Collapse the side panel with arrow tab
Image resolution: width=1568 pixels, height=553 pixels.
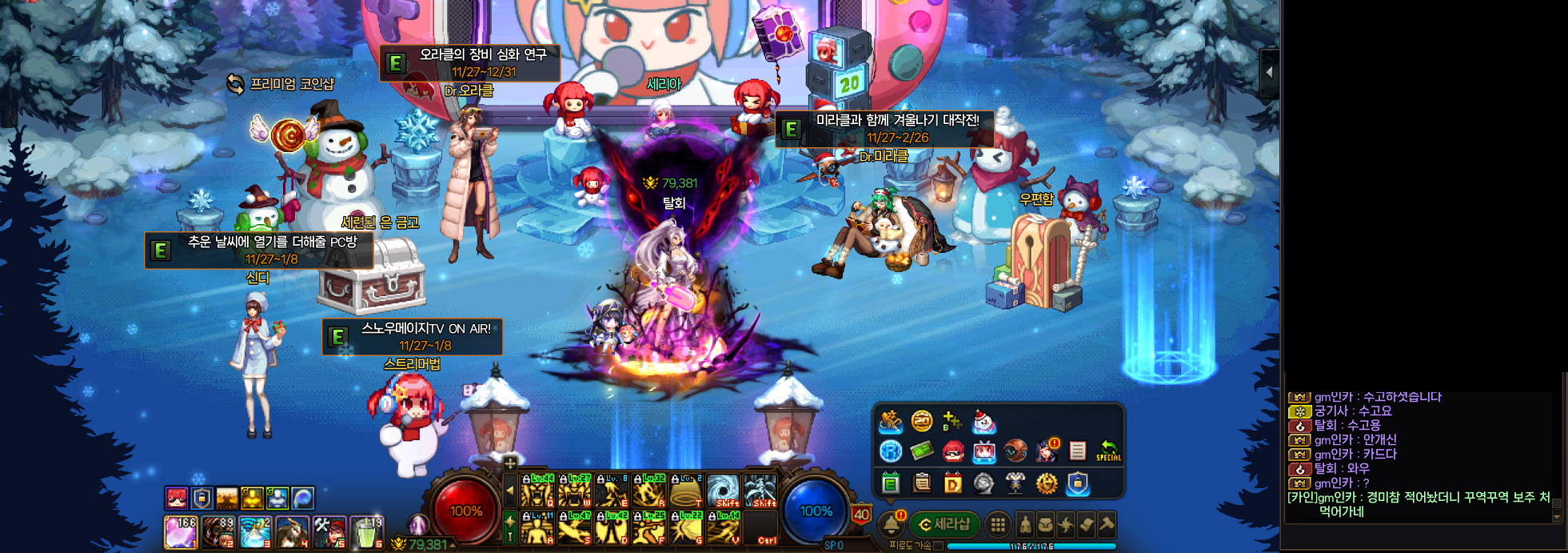coord(1268,72)
